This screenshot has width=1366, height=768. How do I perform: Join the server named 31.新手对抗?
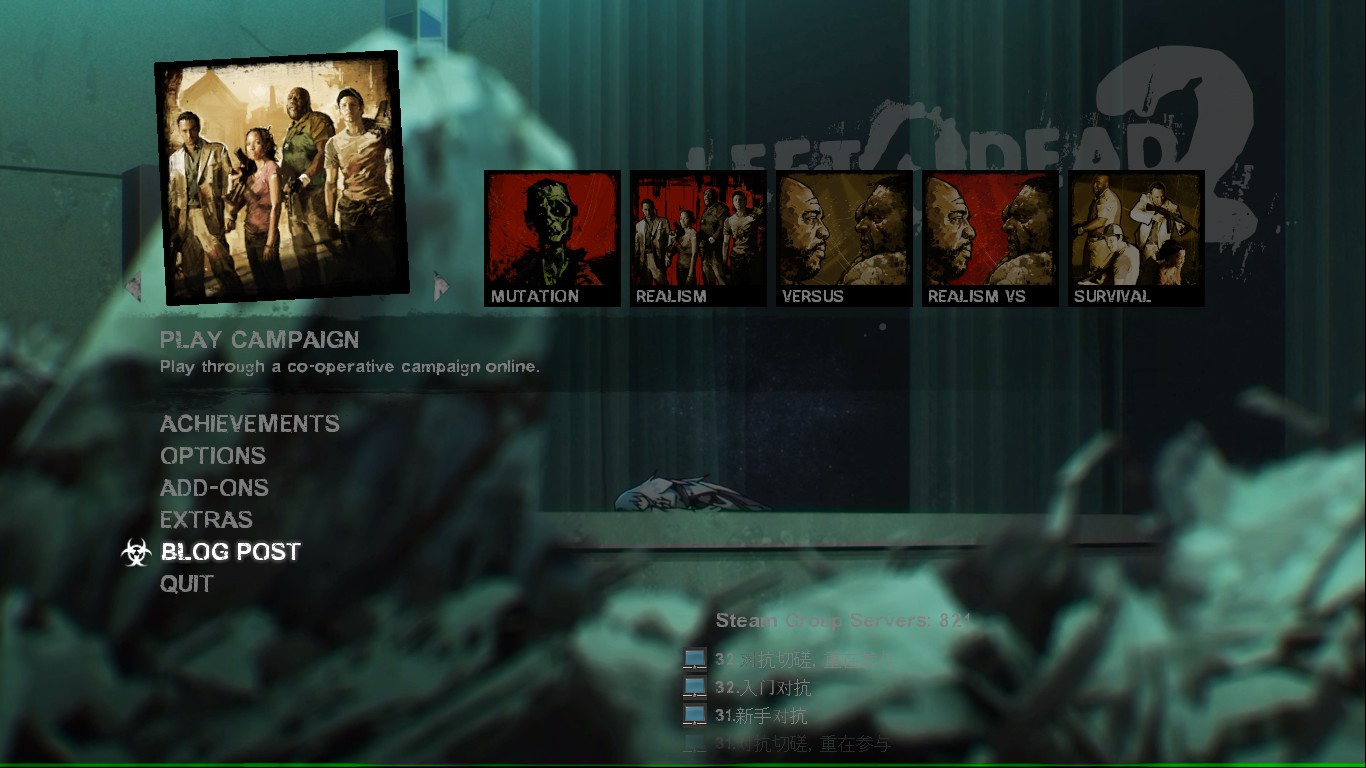pyautogui.click(x=760, y=714)
